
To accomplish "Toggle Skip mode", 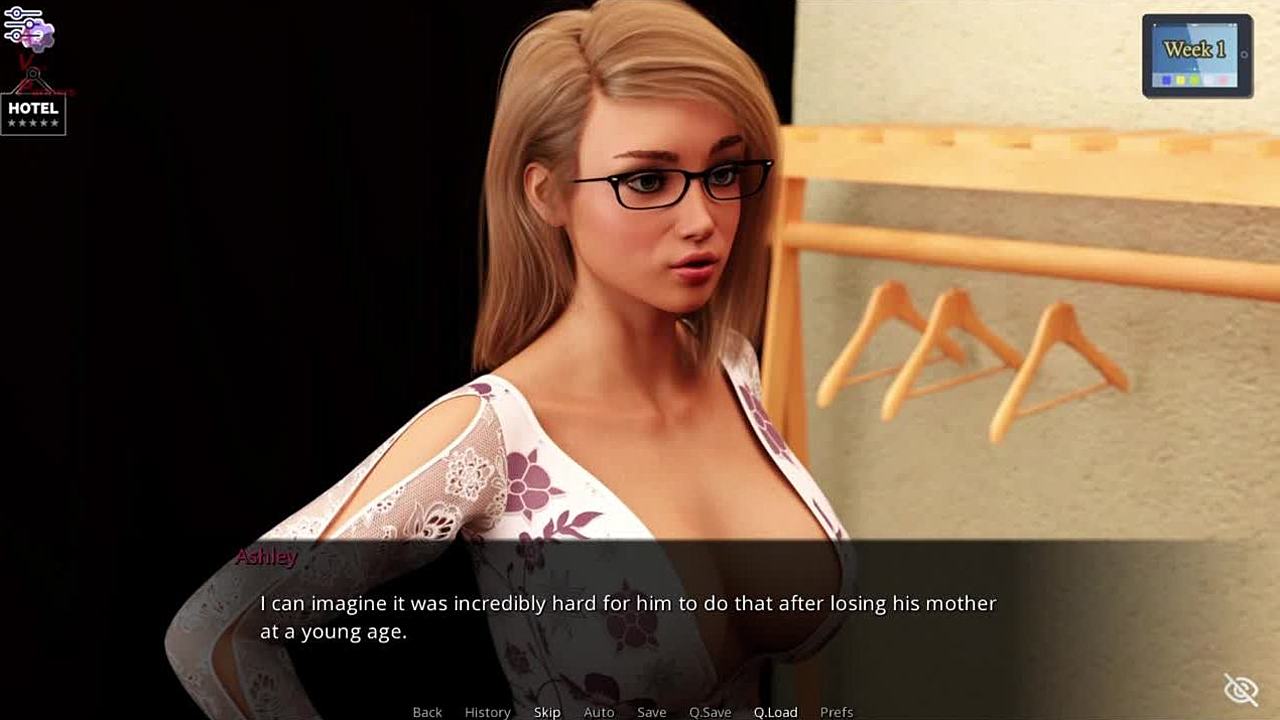I will [547, 712].
